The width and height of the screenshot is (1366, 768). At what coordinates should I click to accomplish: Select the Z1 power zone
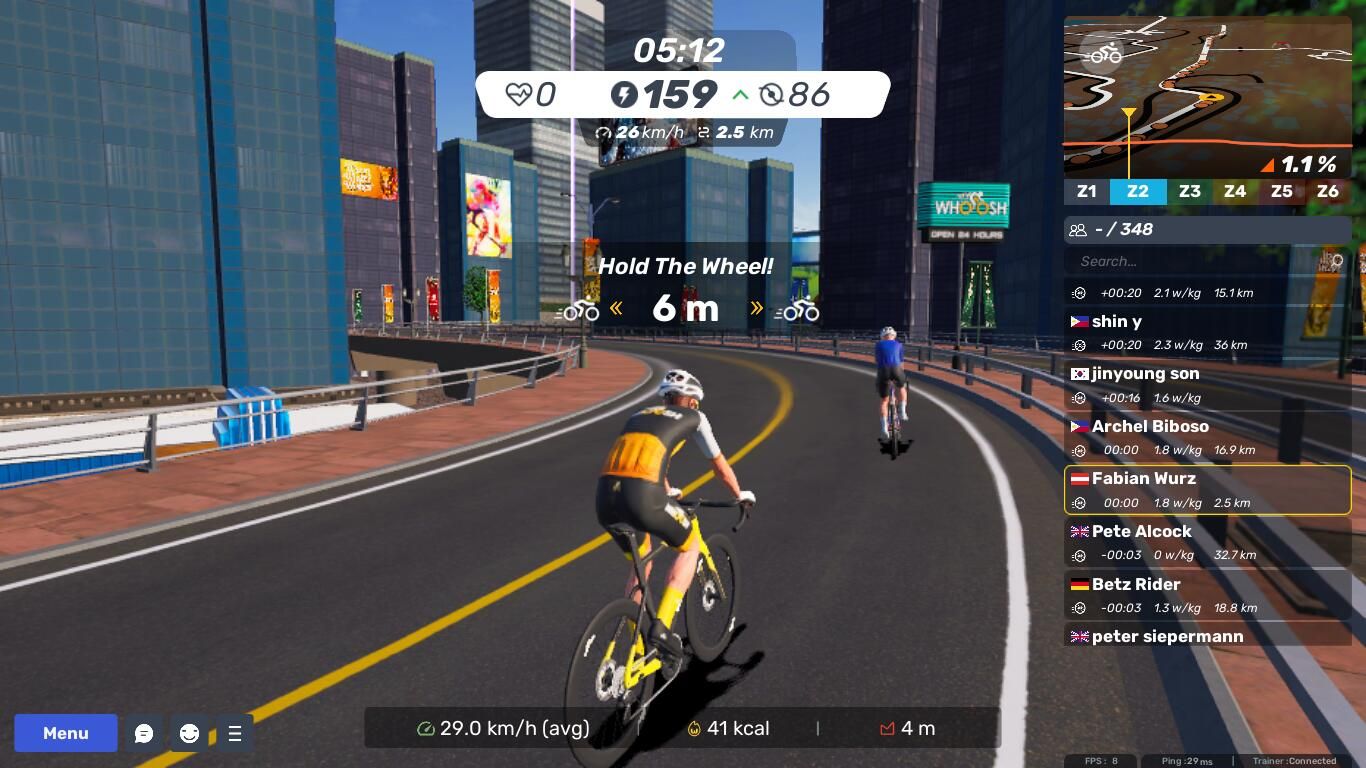1087,191
